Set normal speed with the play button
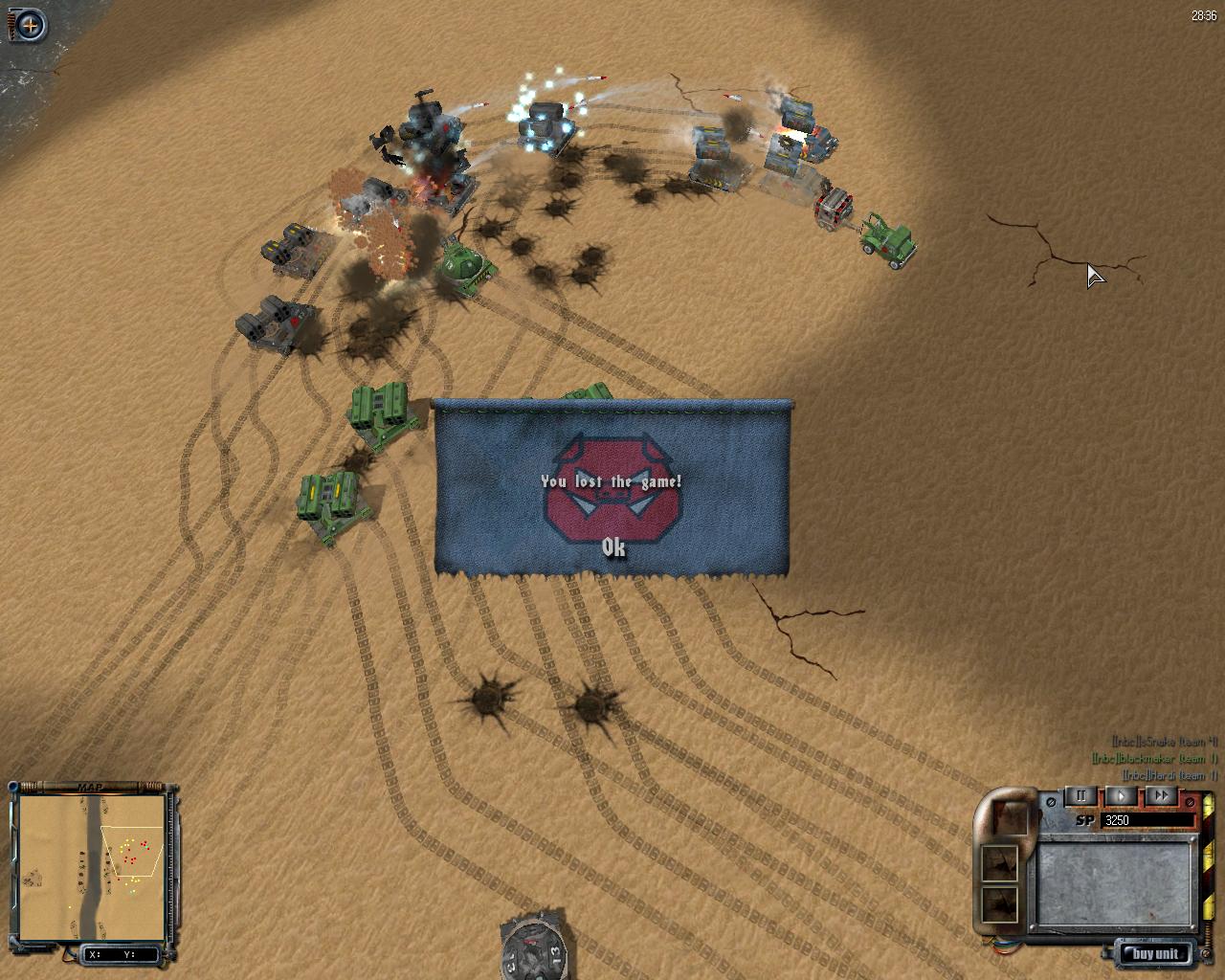Viewport: 1225px width, 980px height. pyautogui.click(x=1122, y=795)
